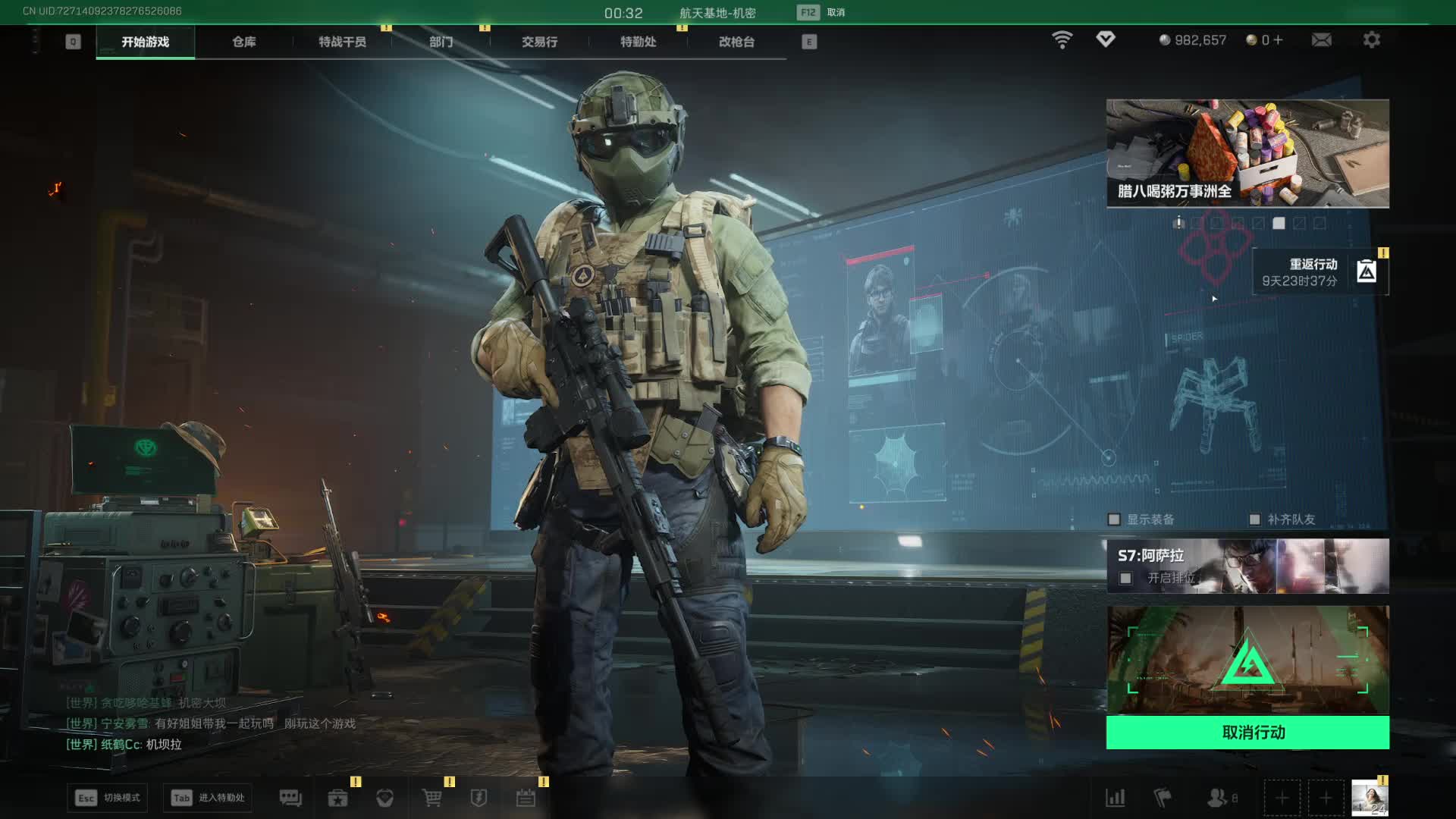Viewport: 1456px width, 819px height.
Task: Select the 部门 tab
Action: [441, 42]
